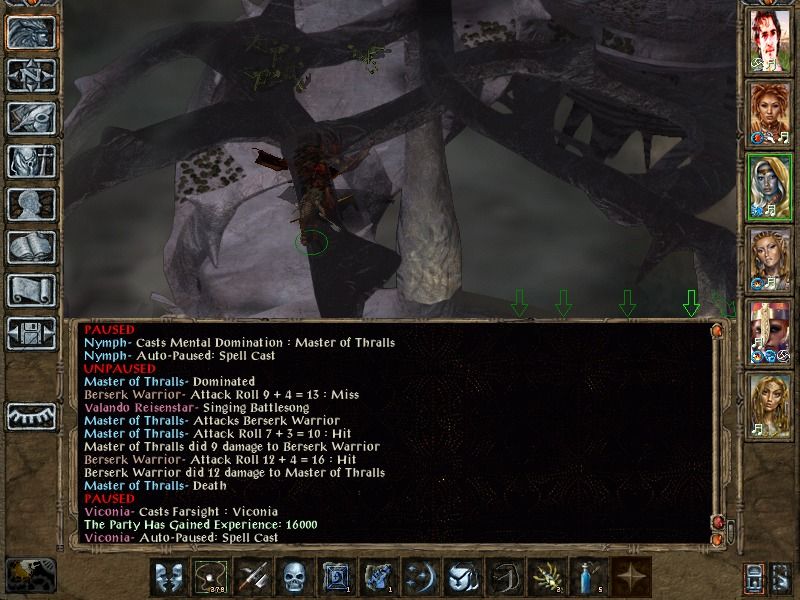Open the crescent moon cast spell icon
The image size is (800, 600).
click(x=420, y=577)
